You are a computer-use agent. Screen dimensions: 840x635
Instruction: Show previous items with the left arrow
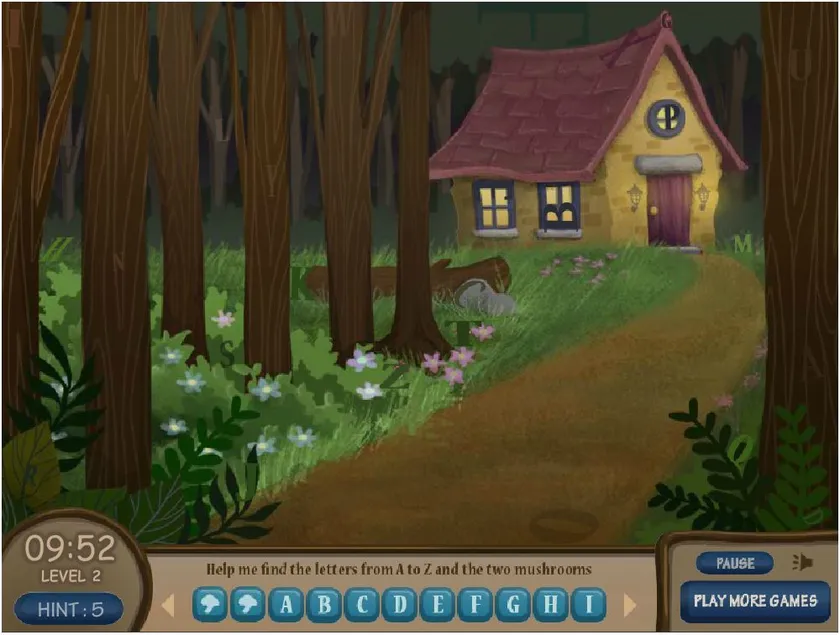tap(168, 604)
